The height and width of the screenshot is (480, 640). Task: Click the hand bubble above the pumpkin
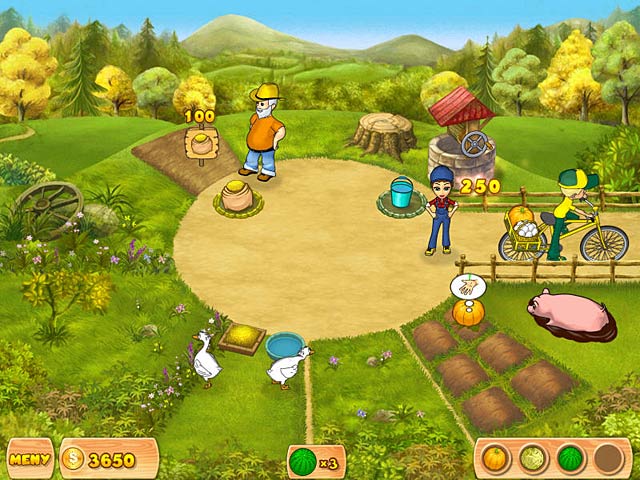[464, 287]
